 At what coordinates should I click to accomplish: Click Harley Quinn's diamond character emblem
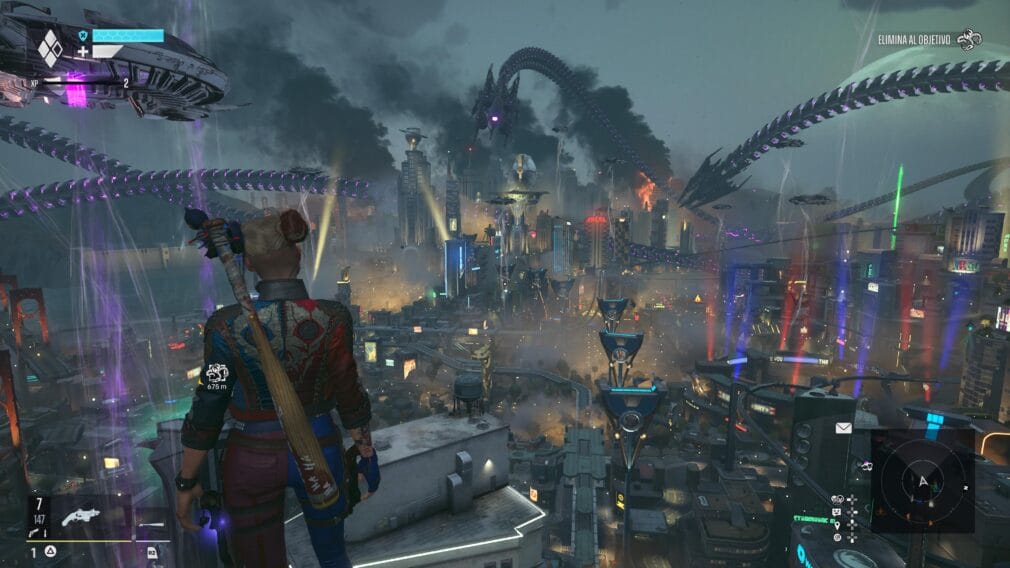[50, 47]
